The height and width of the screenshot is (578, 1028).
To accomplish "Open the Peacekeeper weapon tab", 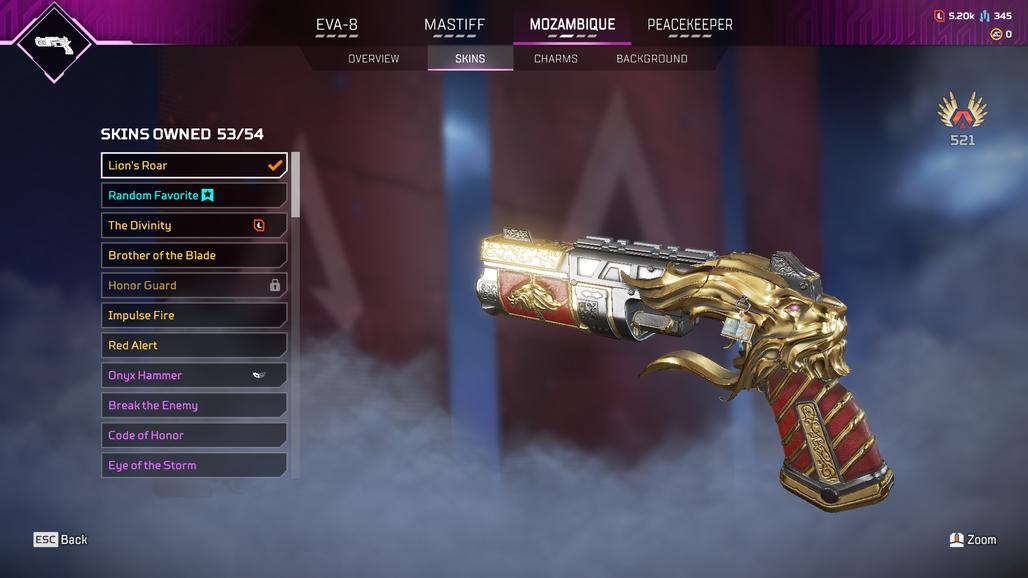I will [x=689, y=25].
